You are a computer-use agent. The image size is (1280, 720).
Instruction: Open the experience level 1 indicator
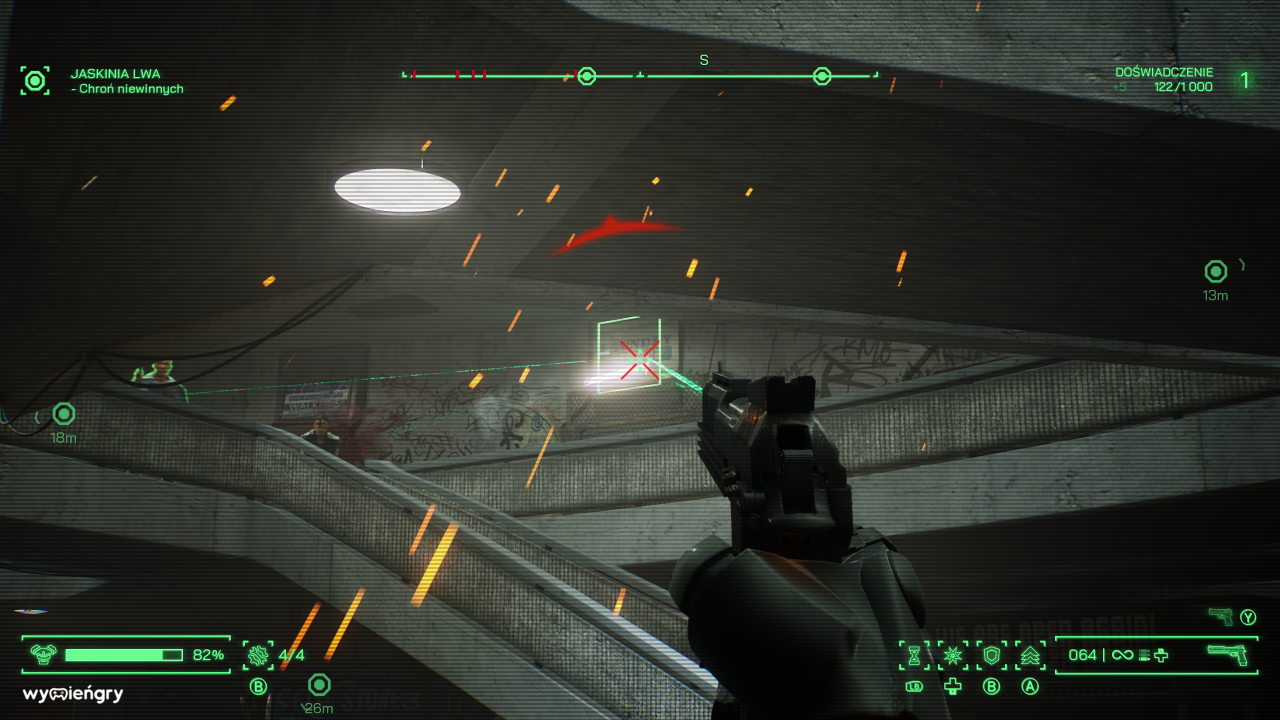[1245, 80]
